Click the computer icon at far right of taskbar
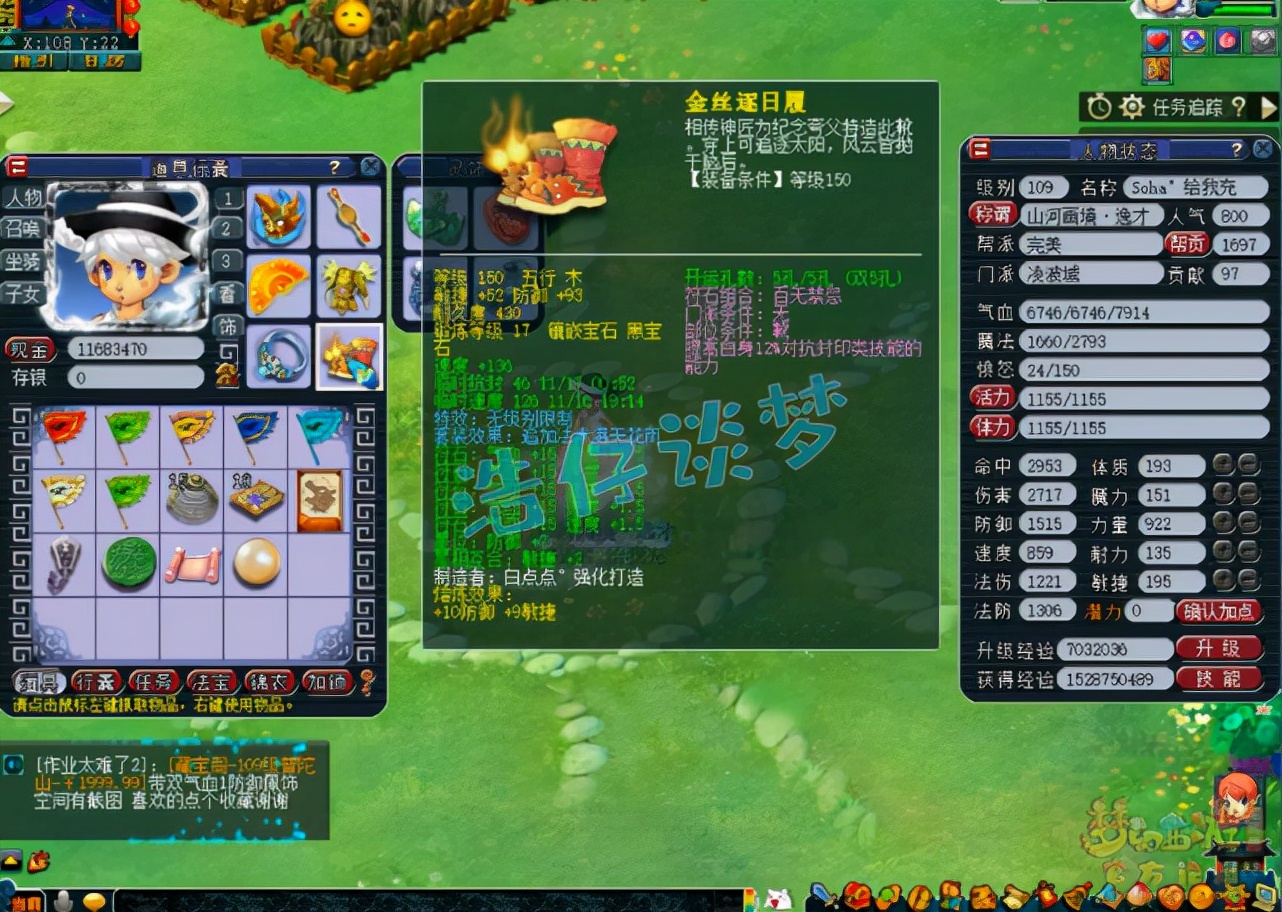 [x=1264, y=895]
